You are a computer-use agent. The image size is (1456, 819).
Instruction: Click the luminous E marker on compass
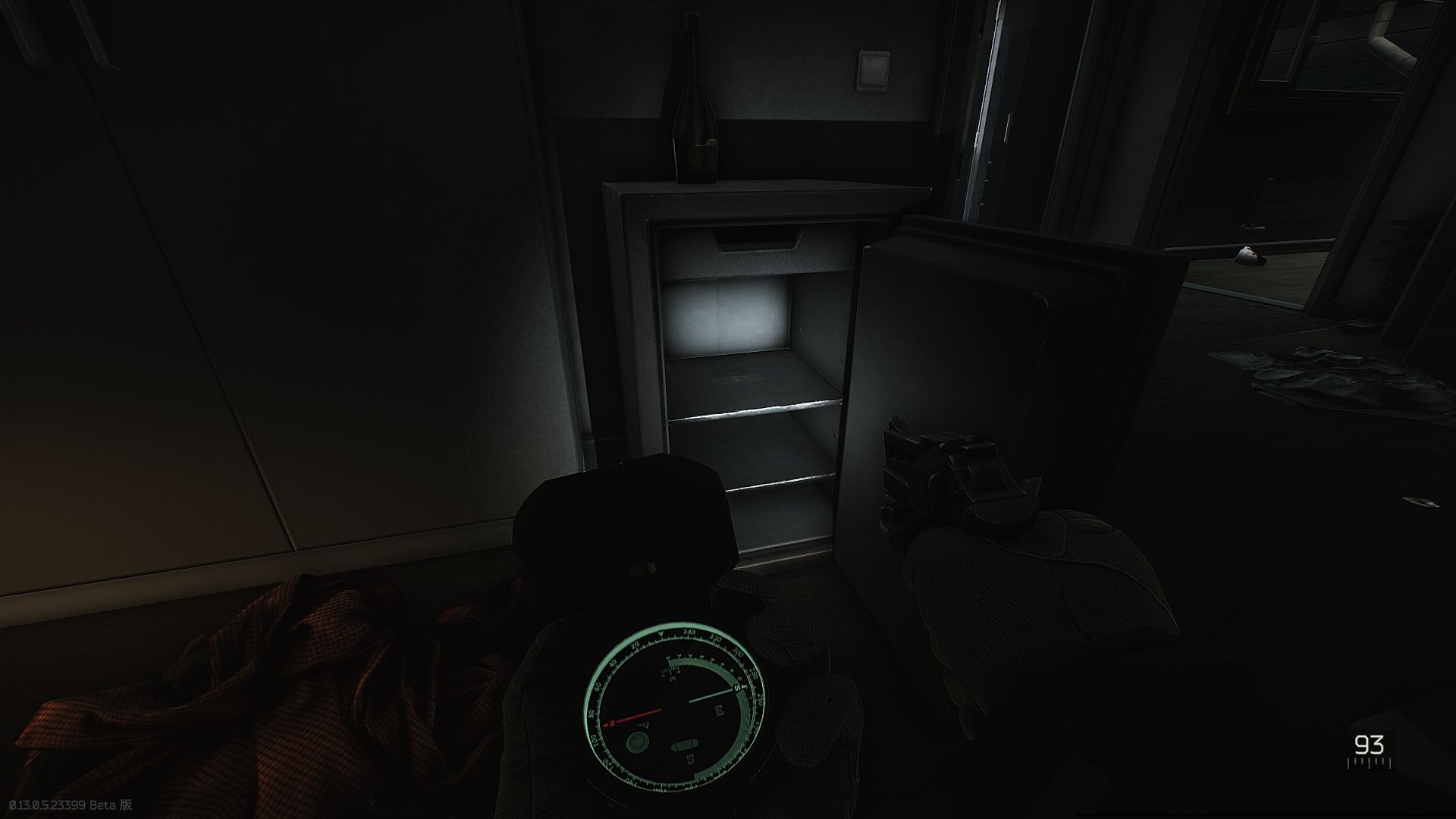(x=719, y=709)
